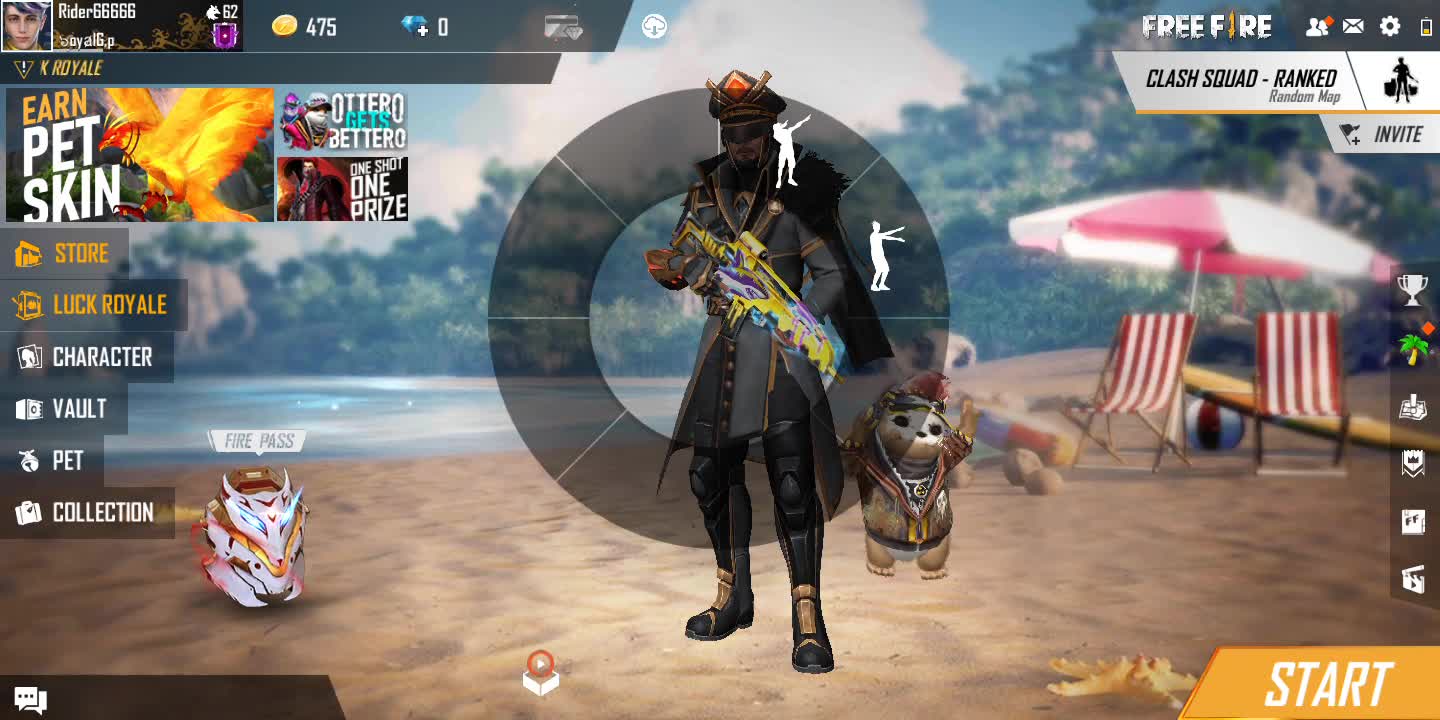Open the Earn Pet Skin banner
Screen dimensions: 1440x720
[140, 155]
